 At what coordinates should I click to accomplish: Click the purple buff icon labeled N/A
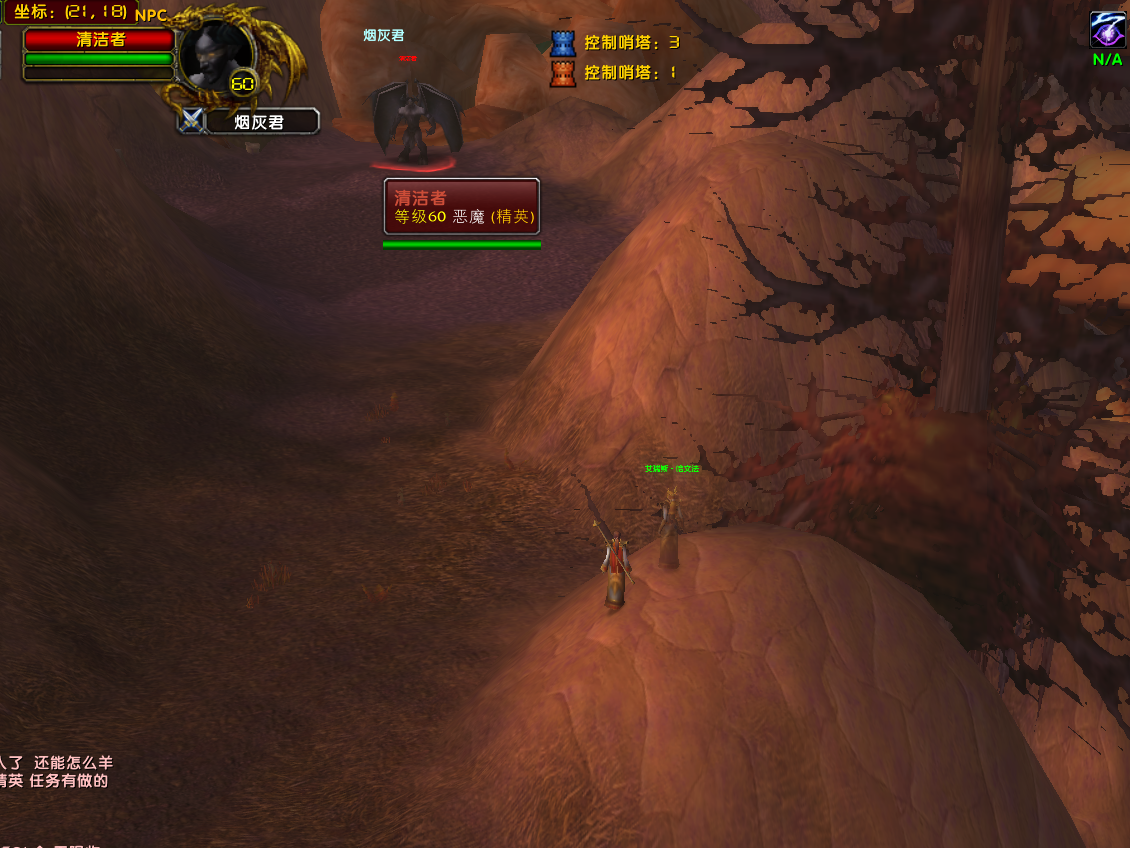click(x=1107, y=29)
